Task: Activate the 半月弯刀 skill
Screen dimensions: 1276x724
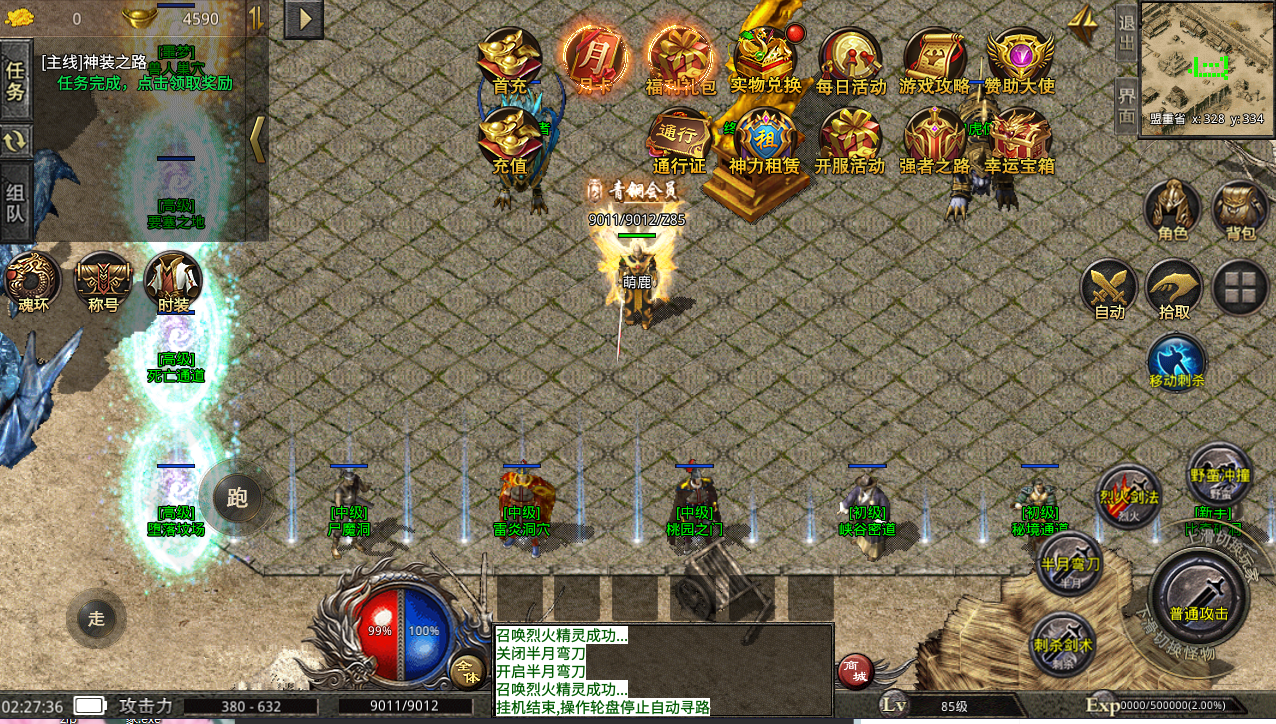Action: pyautogui.click(x=1070, y=564)
